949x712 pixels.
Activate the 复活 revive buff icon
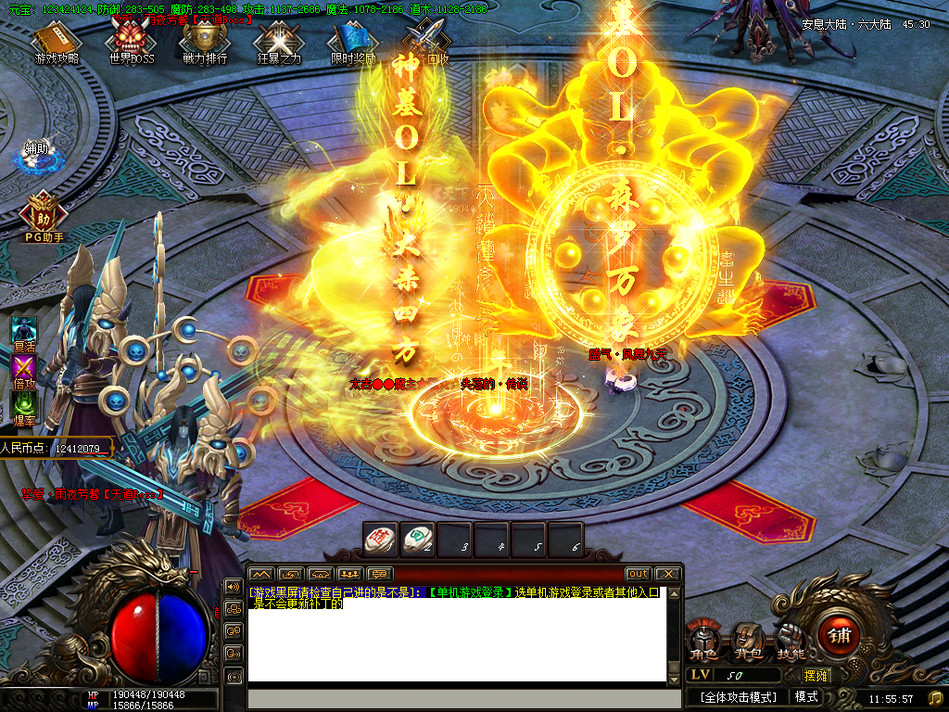pyautogui.click(x=24, y=333)
